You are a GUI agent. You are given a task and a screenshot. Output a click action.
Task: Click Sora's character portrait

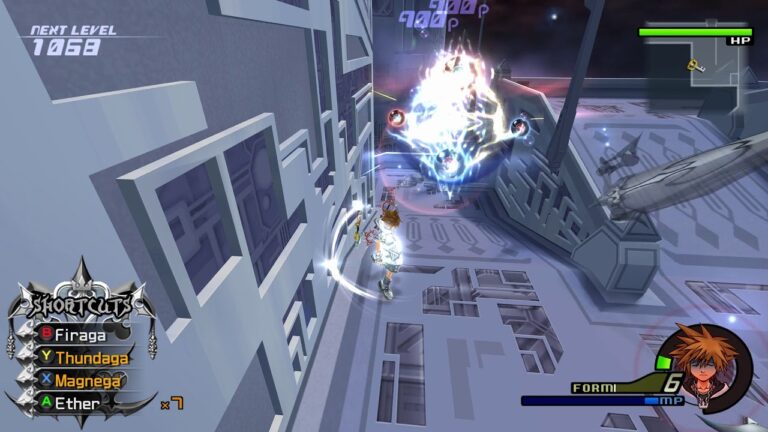click(x=701, y=364)
